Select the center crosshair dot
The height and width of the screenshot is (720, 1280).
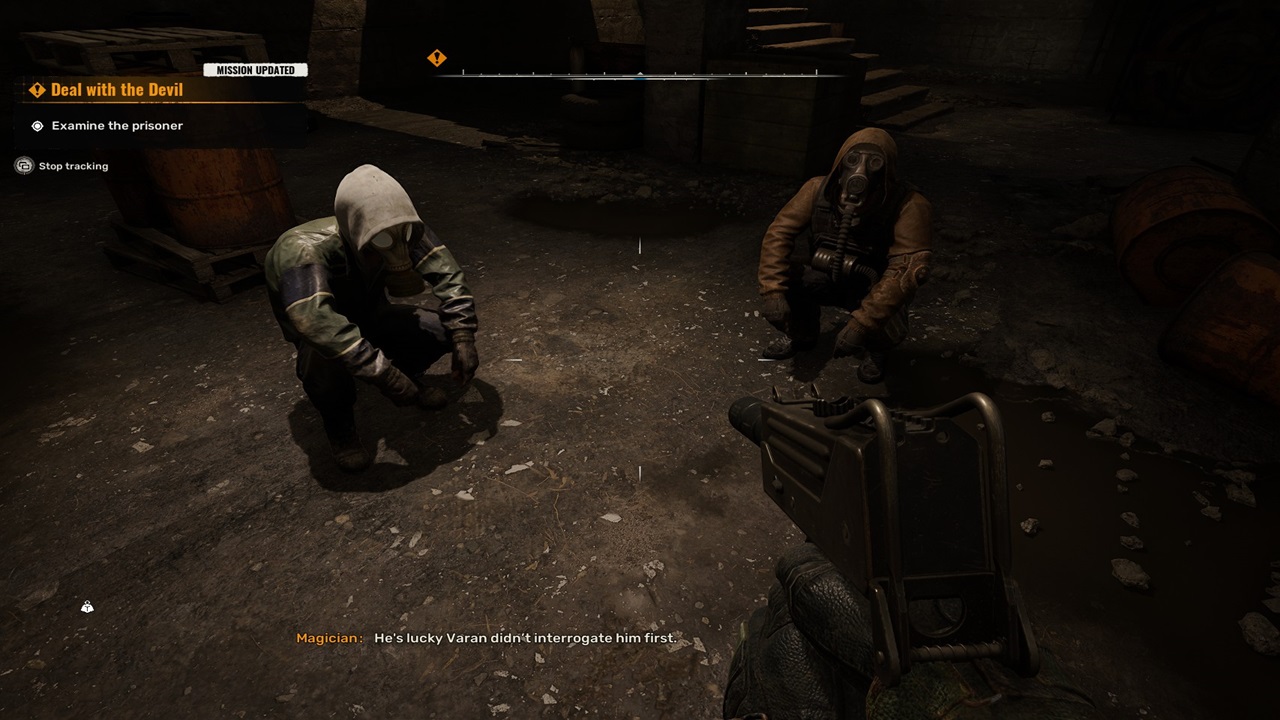pyautogui.click(x=639, y=360)
